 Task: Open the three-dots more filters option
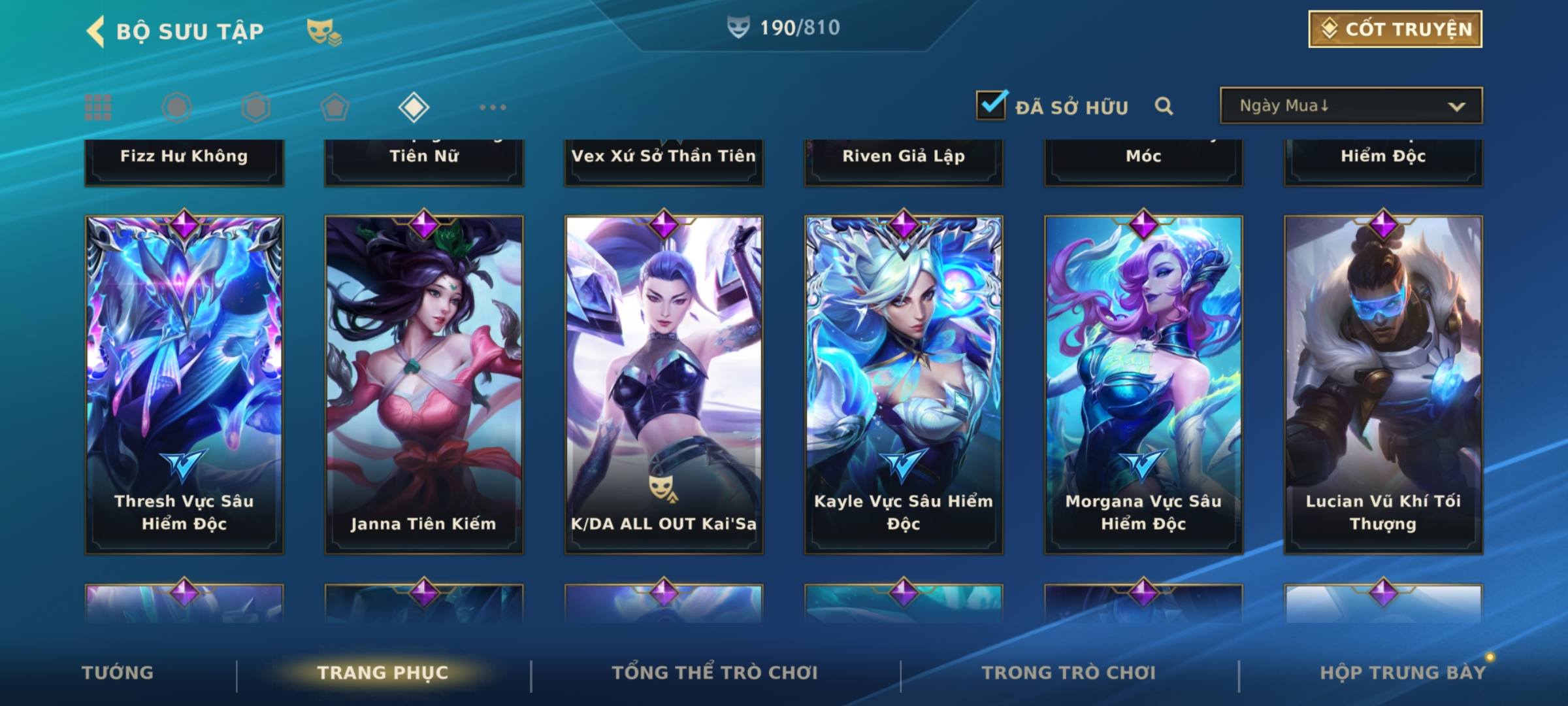493,107
